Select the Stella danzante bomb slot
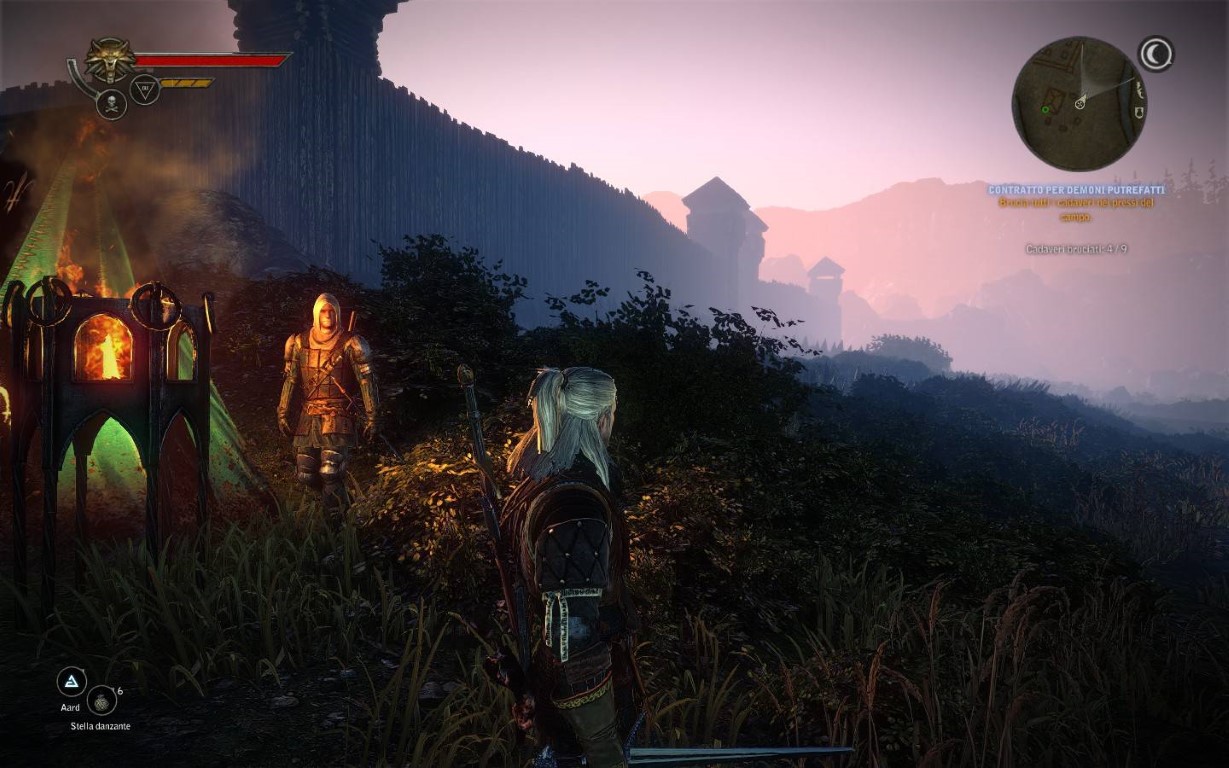This screenshot has height=768, width=1229. click(x=101, y=700)
